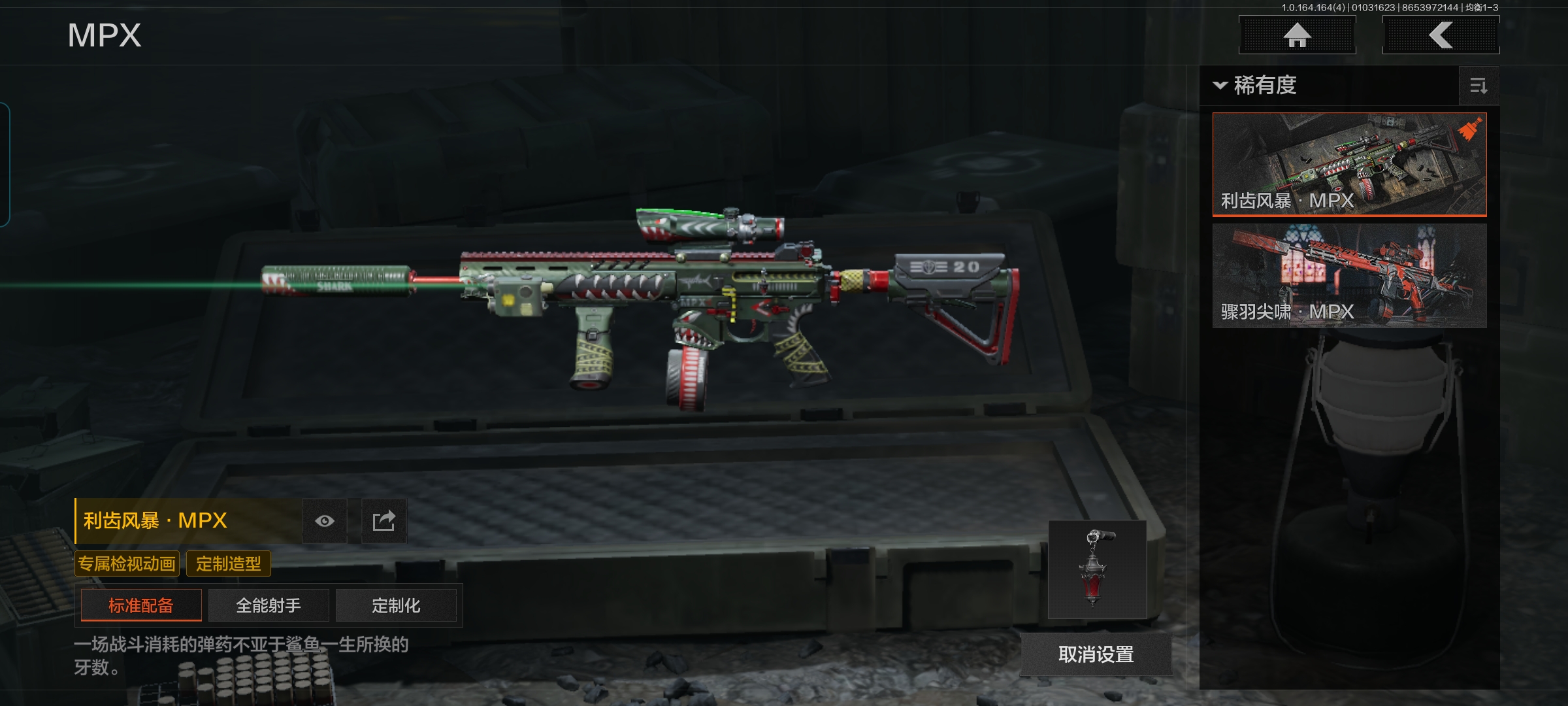
Task: Select the 利齿风暴 · MPX skin thumbnail
Action: [x=1349, y=164]
